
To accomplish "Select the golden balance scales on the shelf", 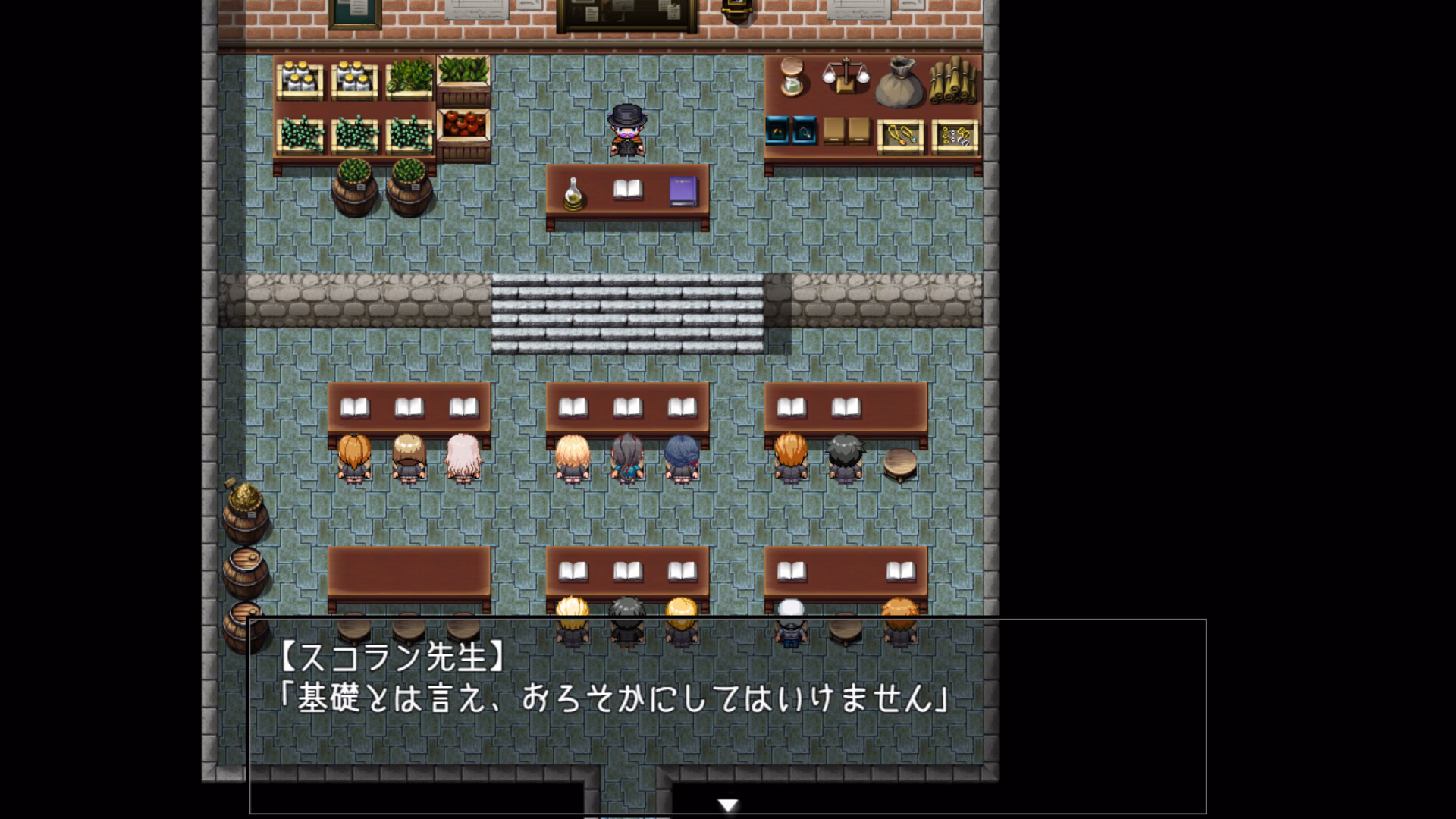I will click(x=846, y=74).
